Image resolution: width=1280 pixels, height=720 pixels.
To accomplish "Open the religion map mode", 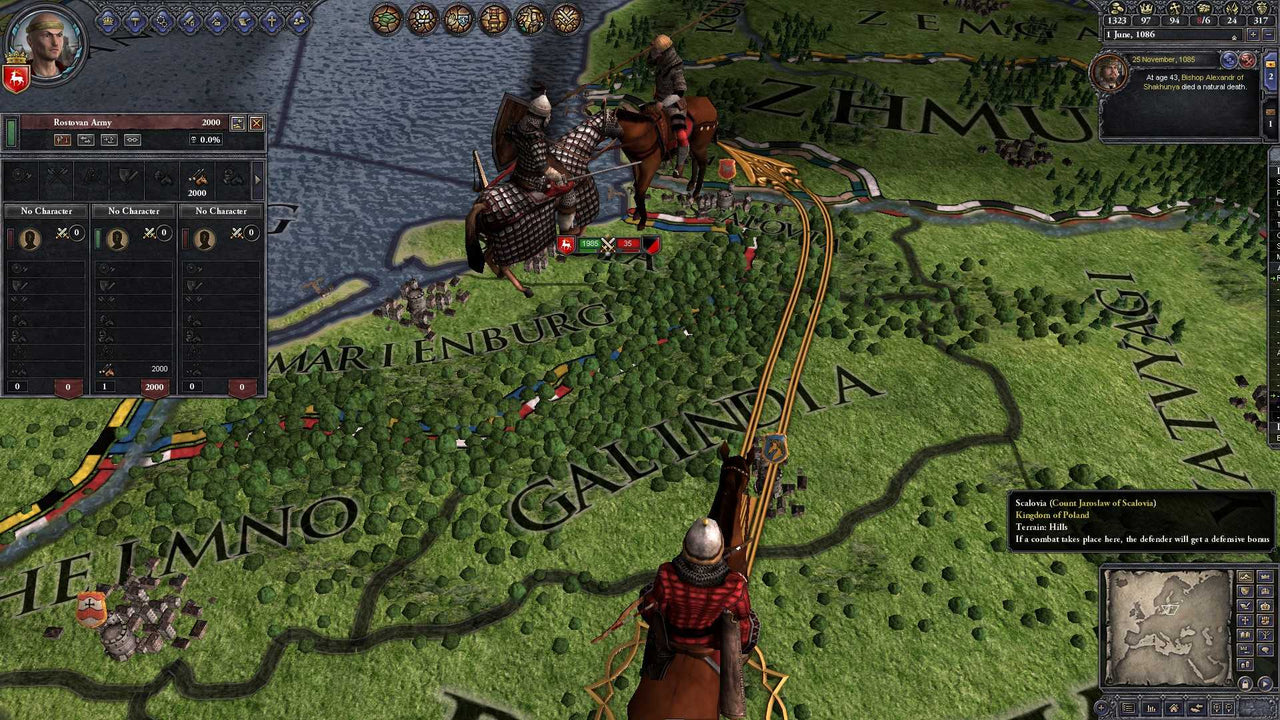I will tap(1246, 620).
